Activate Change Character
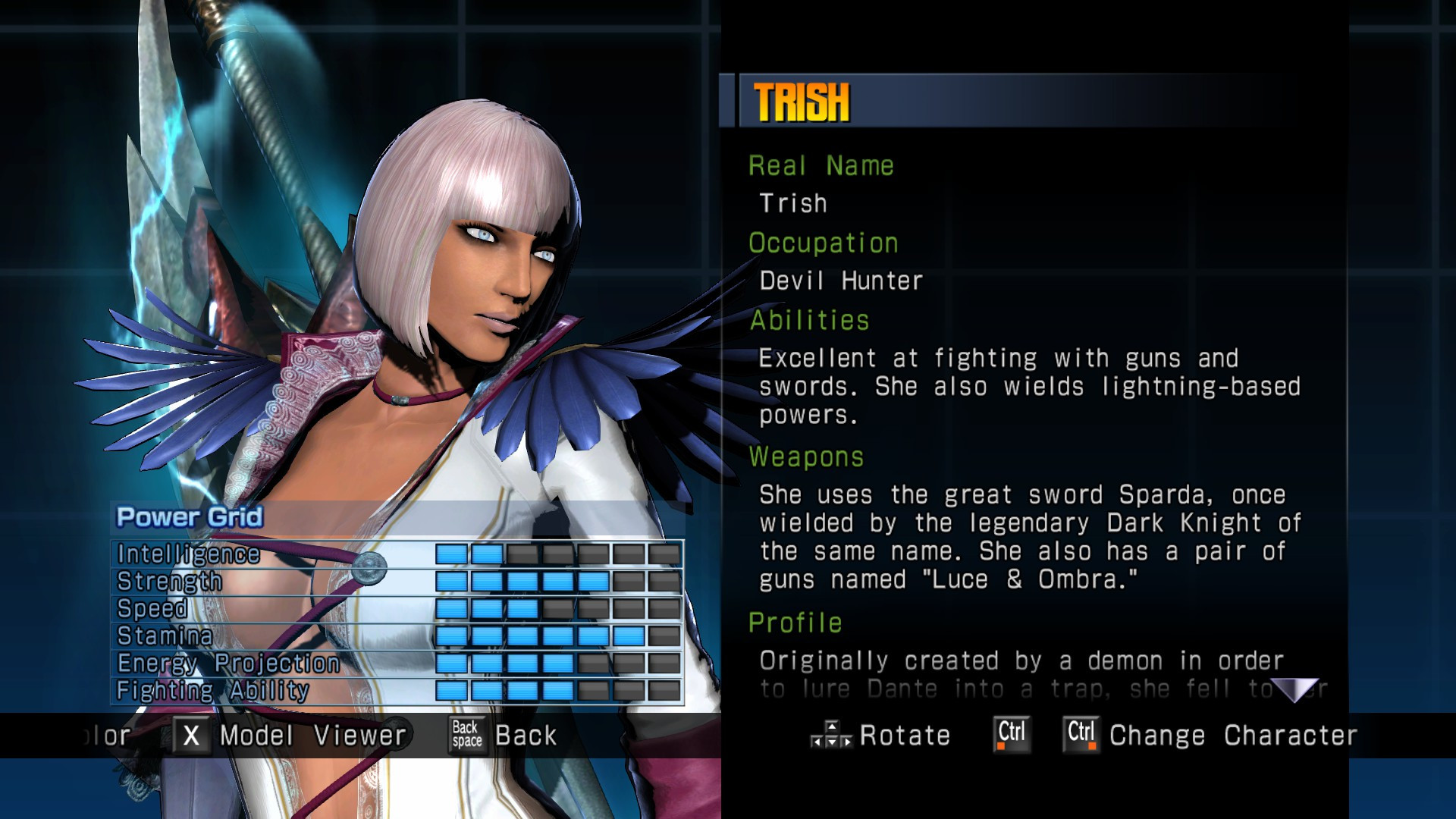Screen dimensions: 1456x819 (x=1232, y=735)
